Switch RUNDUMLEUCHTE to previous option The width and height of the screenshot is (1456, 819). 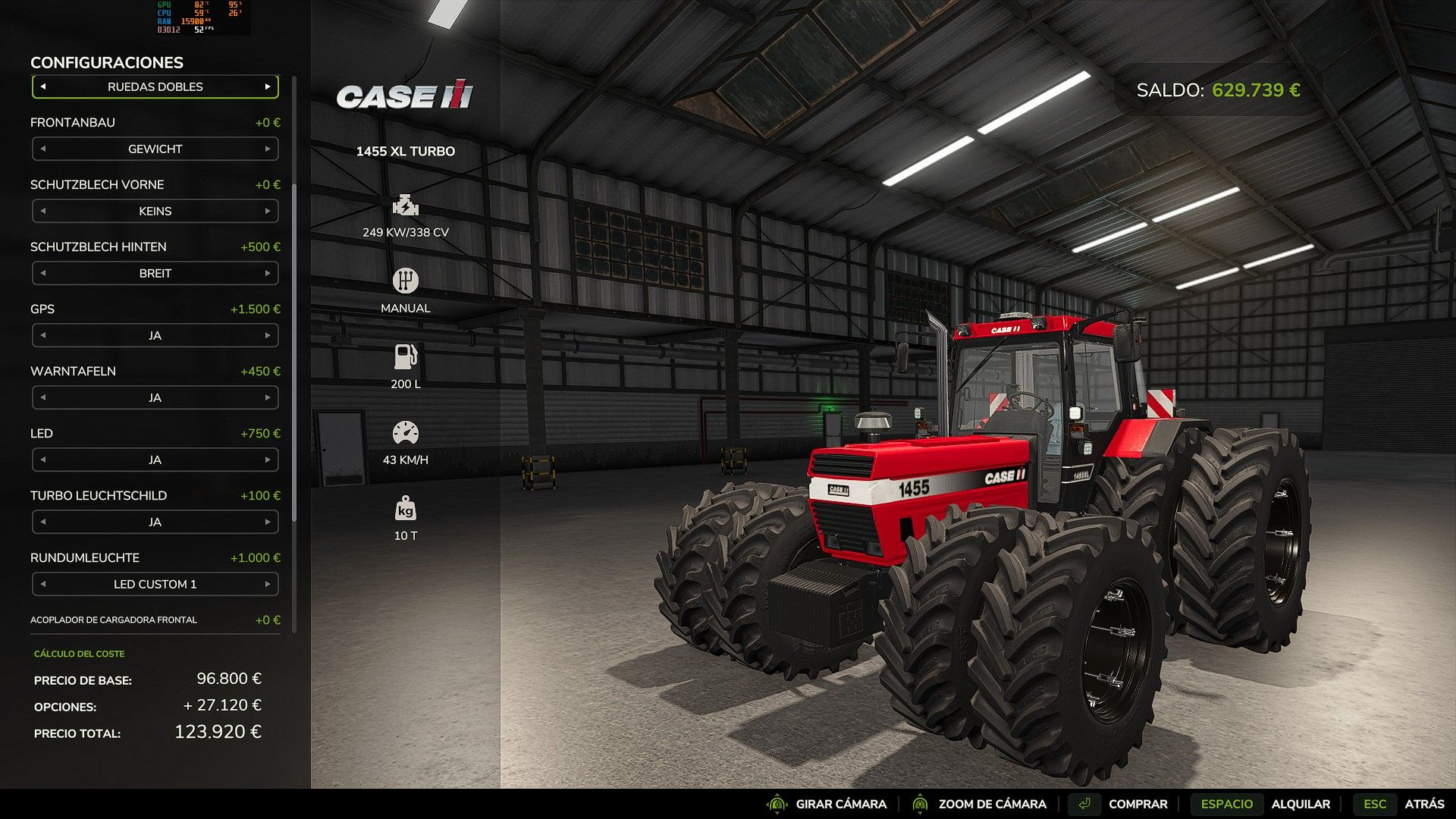43,584
